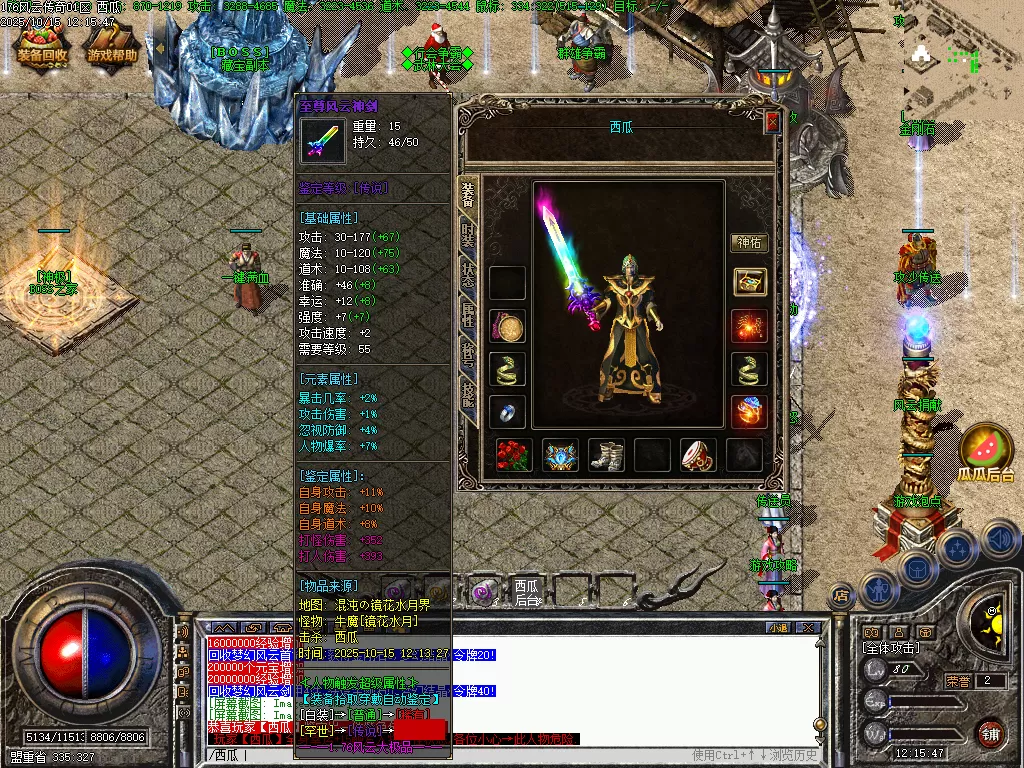Viewport: 1024px width, 768px height.
Task: Select the red rose bouquet slot
Action: tap(513, 456)
